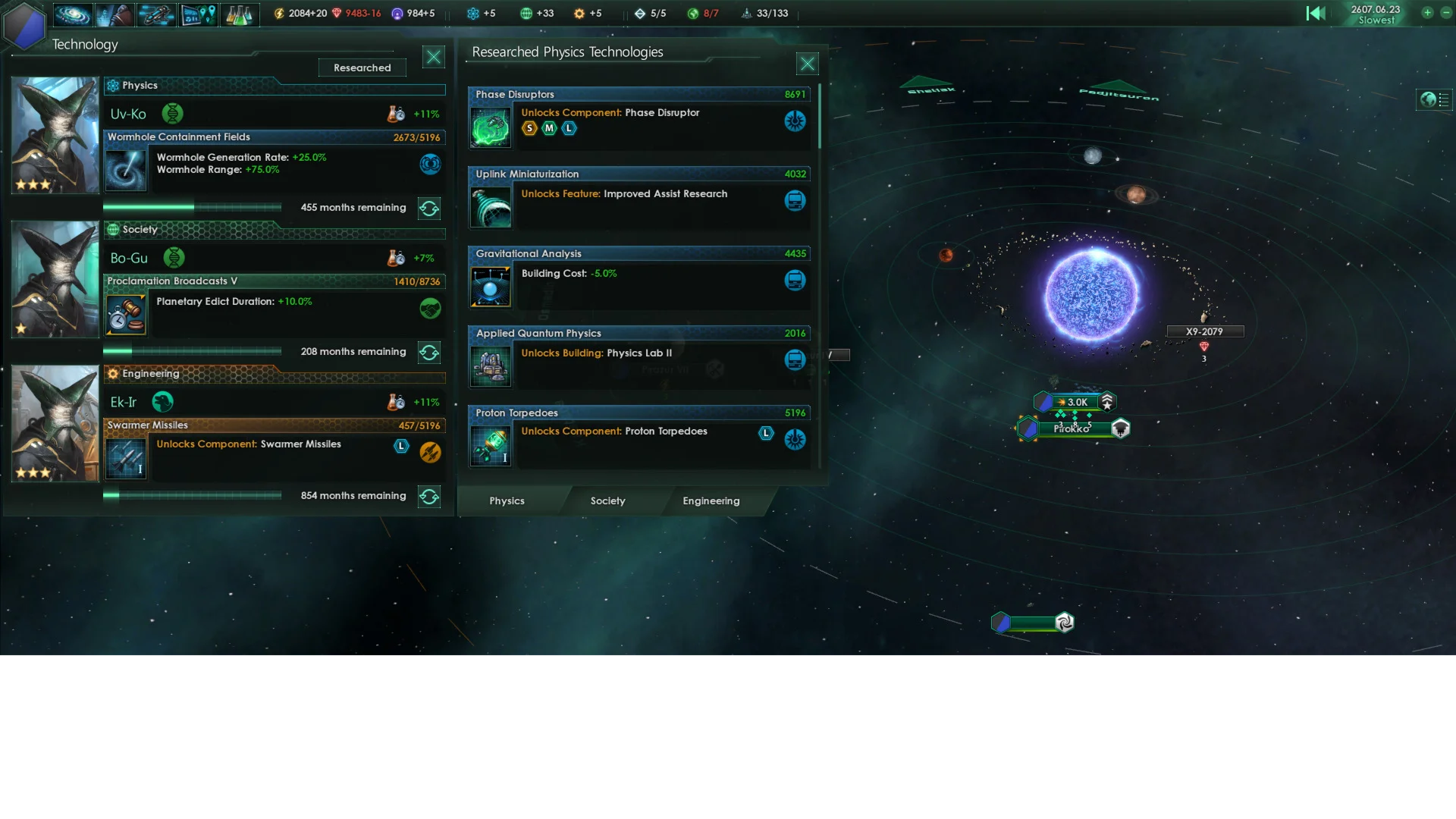The height and width of the screenshot is (819, 1456).
Task: Close the Researched Physics Technologies window
Action: [x=807, y=64]
